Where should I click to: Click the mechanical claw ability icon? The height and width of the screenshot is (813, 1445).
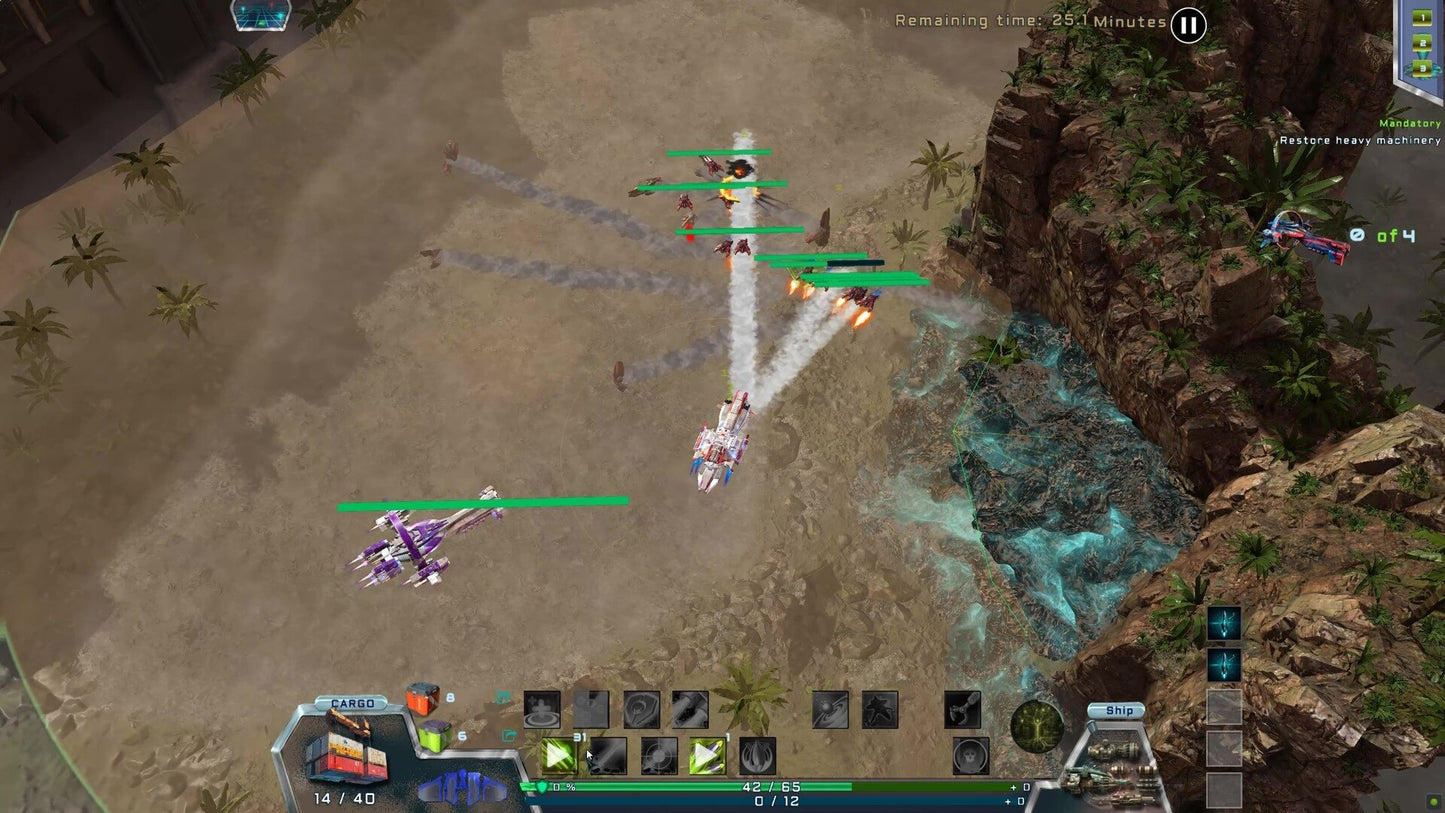point(961,710)
